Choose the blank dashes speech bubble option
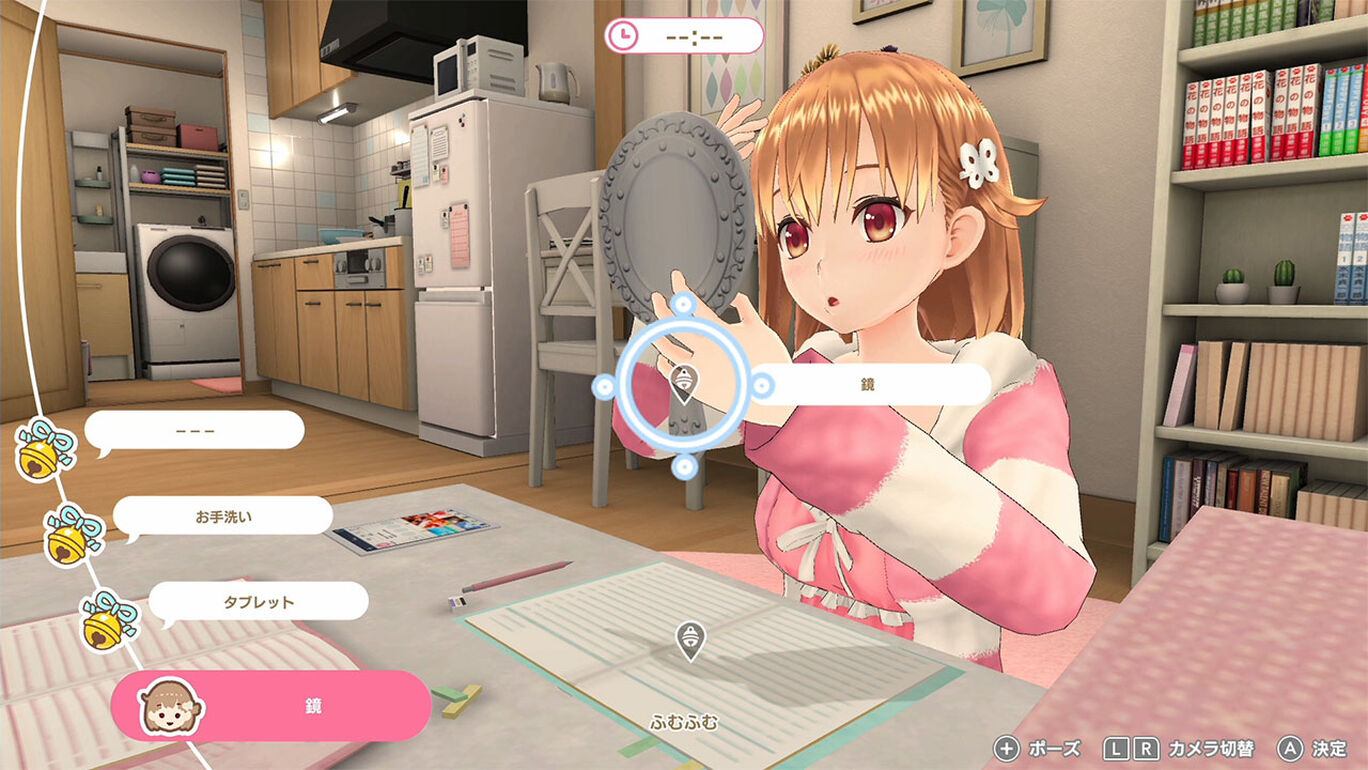Screen dimensions: 1368x770 tap(195, 430)
